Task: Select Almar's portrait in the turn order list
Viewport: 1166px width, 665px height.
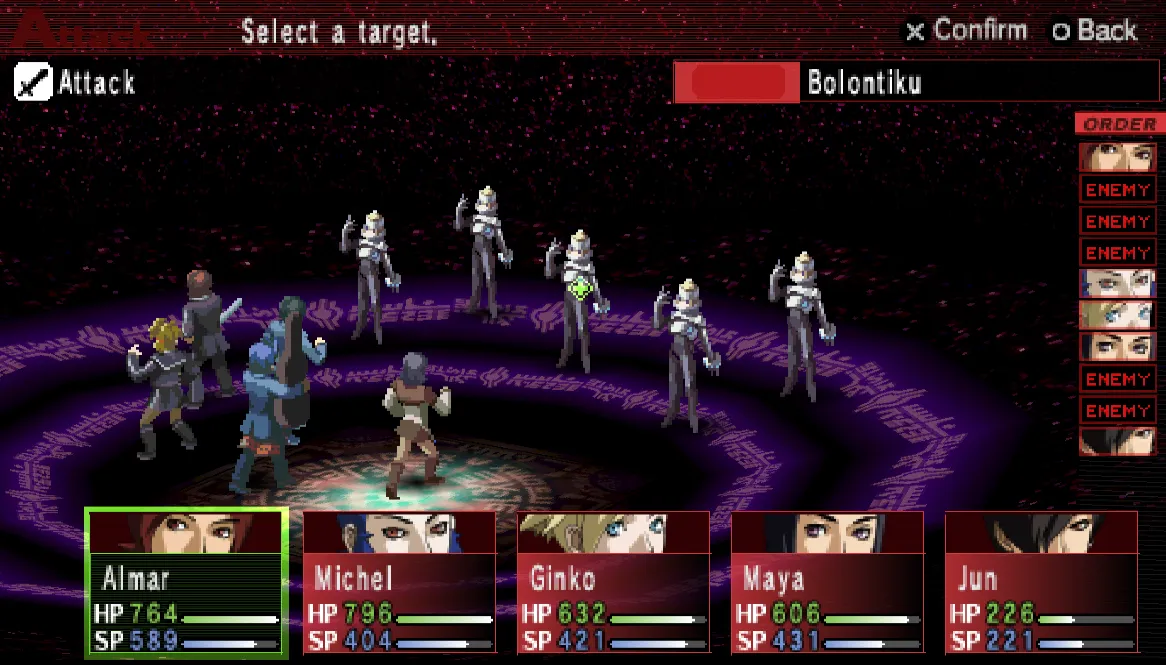Action: [1118, 158]
